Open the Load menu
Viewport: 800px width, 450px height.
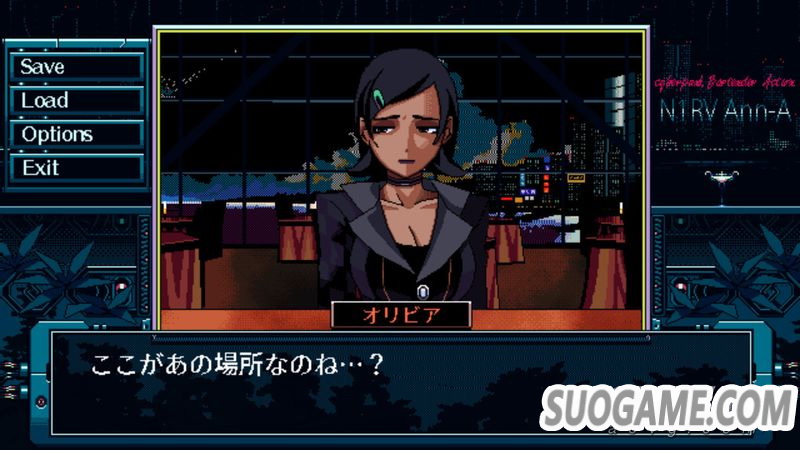pyautogui.click(x=76, y=100)
